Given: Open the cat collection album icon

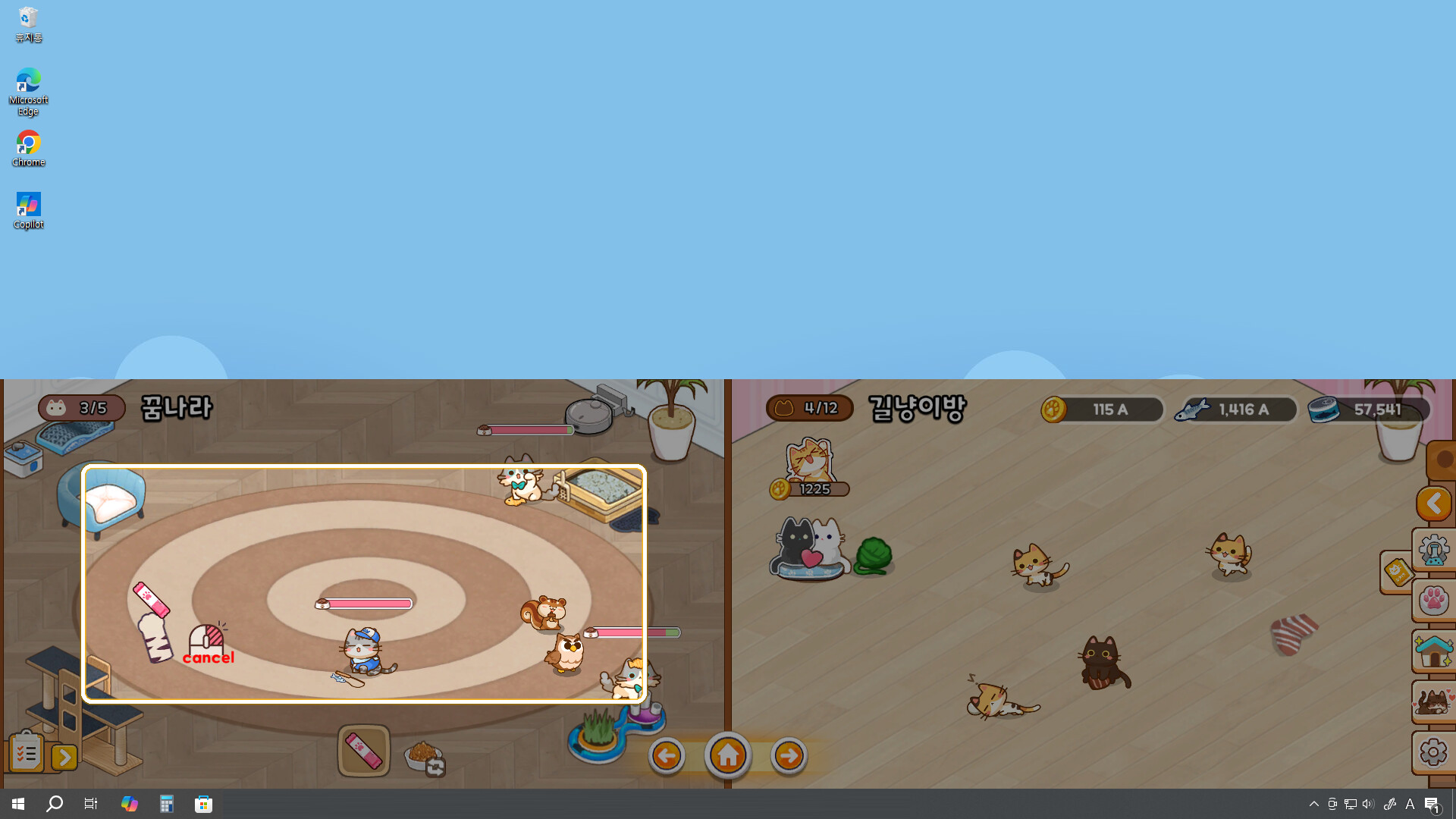Looking at the screenshot, I should [x=1434, y=701].
